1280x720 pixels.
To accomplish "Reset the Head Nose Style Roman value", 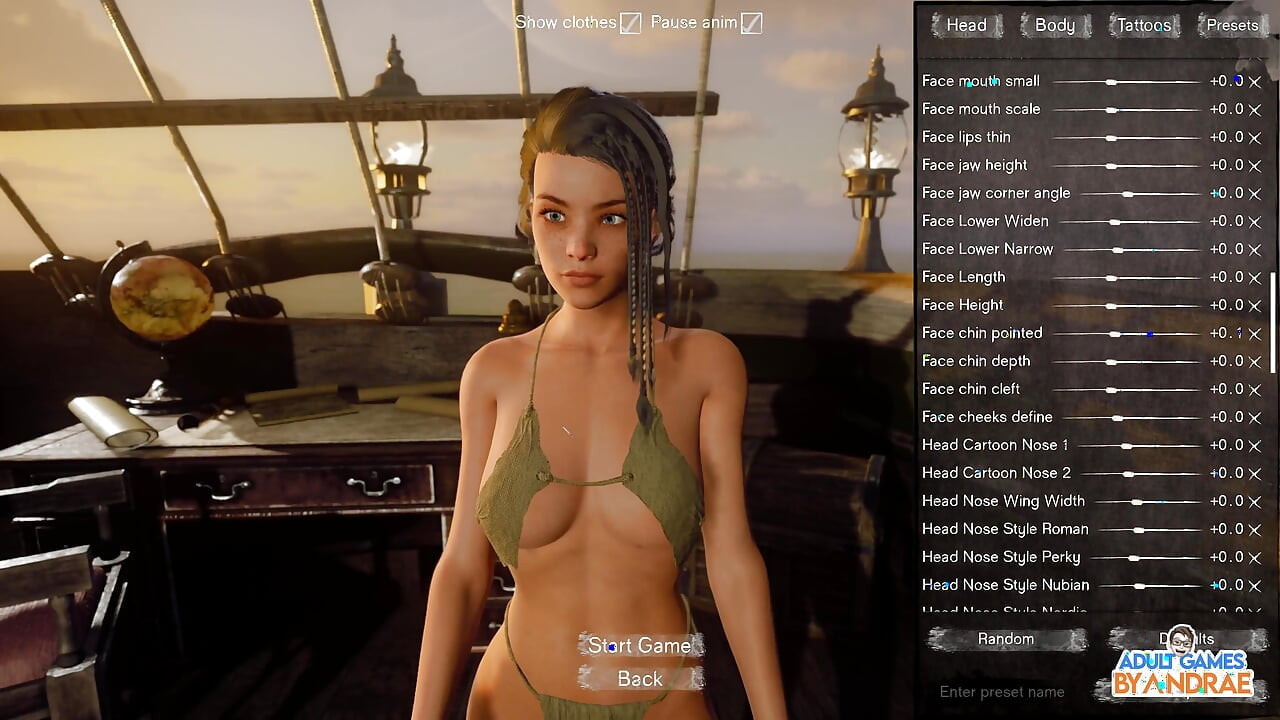I will 1255,530.
